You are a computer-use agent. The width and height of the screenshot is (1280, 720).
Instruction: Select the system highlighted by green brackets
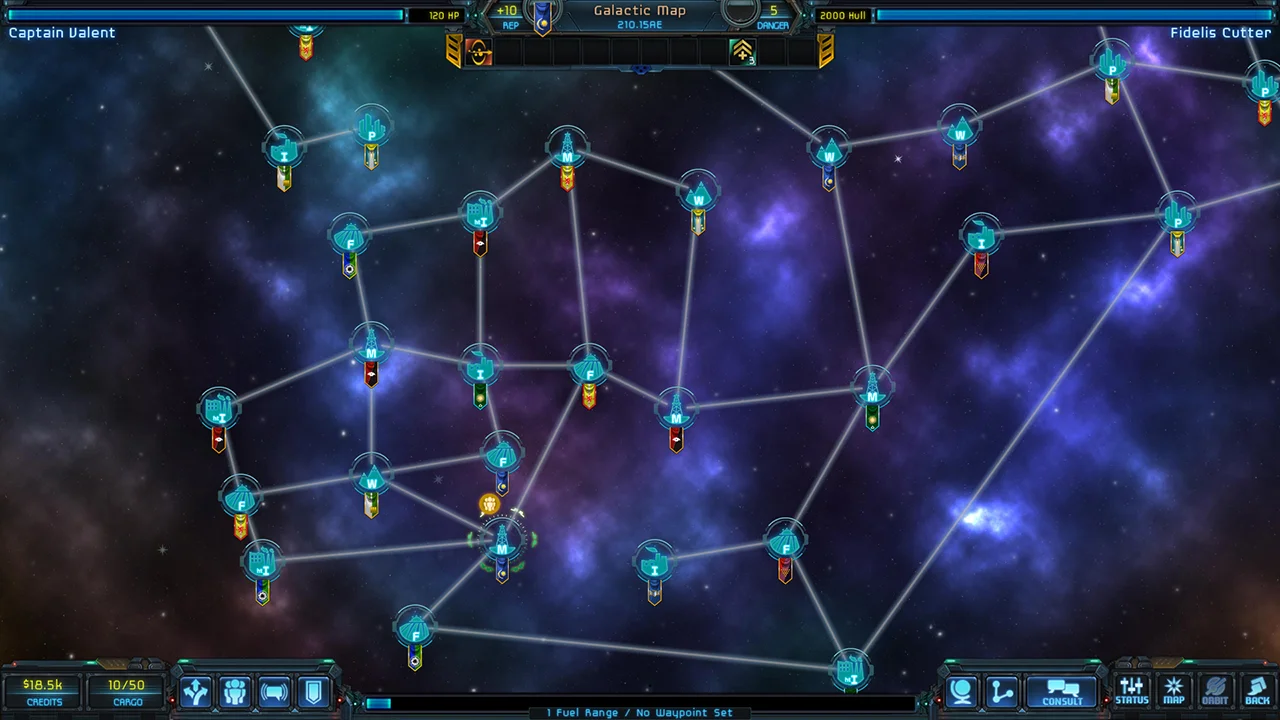[502, 541]
